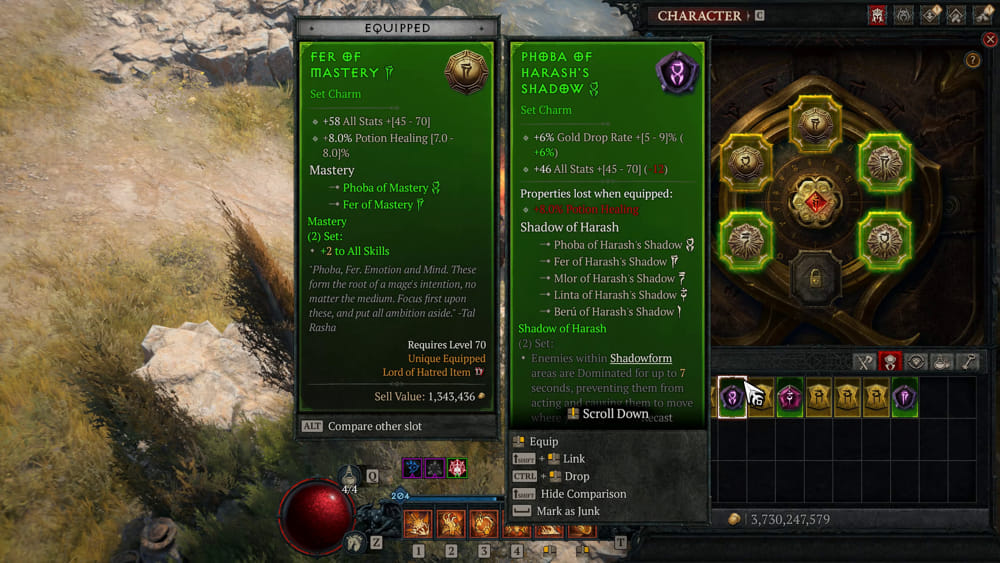Close the Character panel with the red X
This screenshot has width=1000, height=563.
(990, 40)
